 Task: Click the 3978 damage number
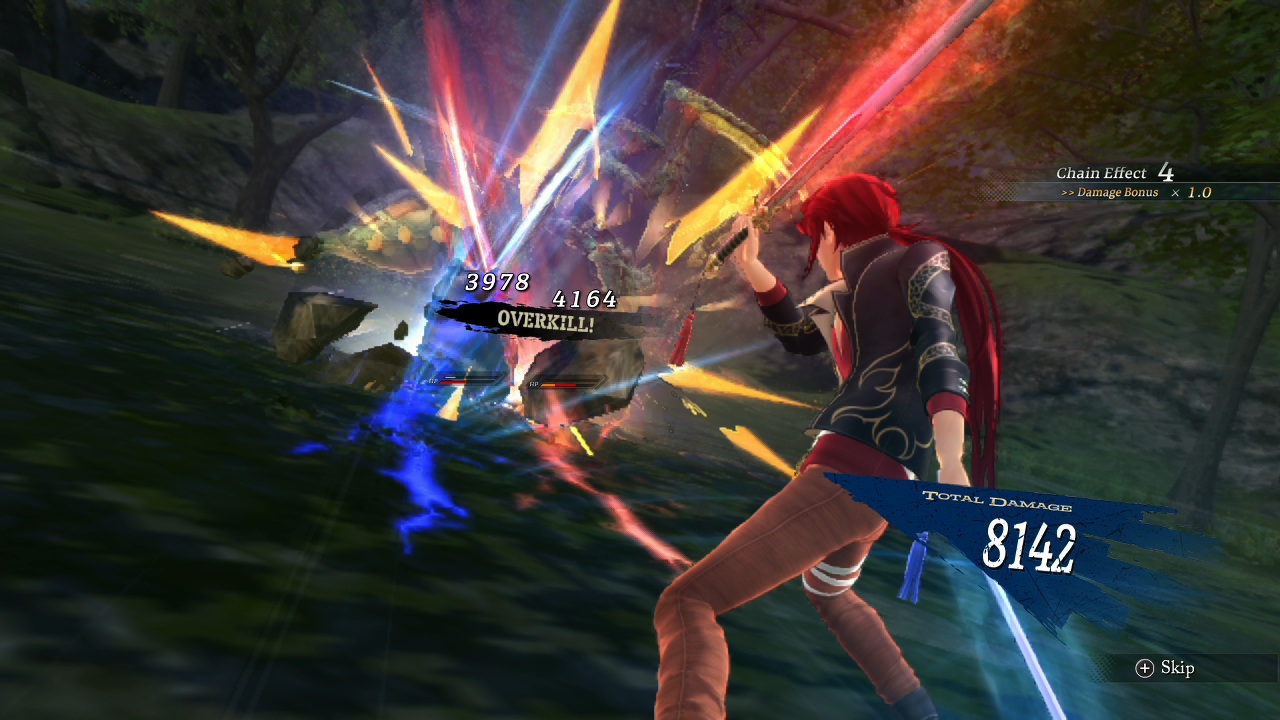click(x=496, y=283)
